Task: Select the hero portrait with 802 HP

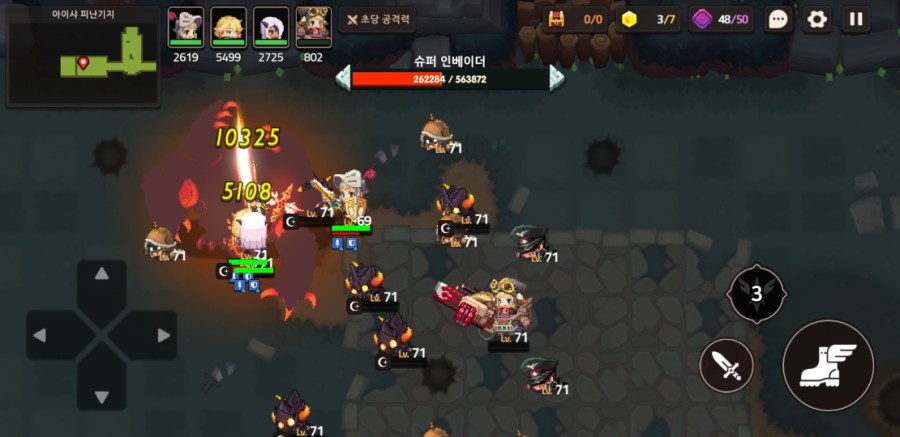Action: pyautogui.click(x=314, y=26)
